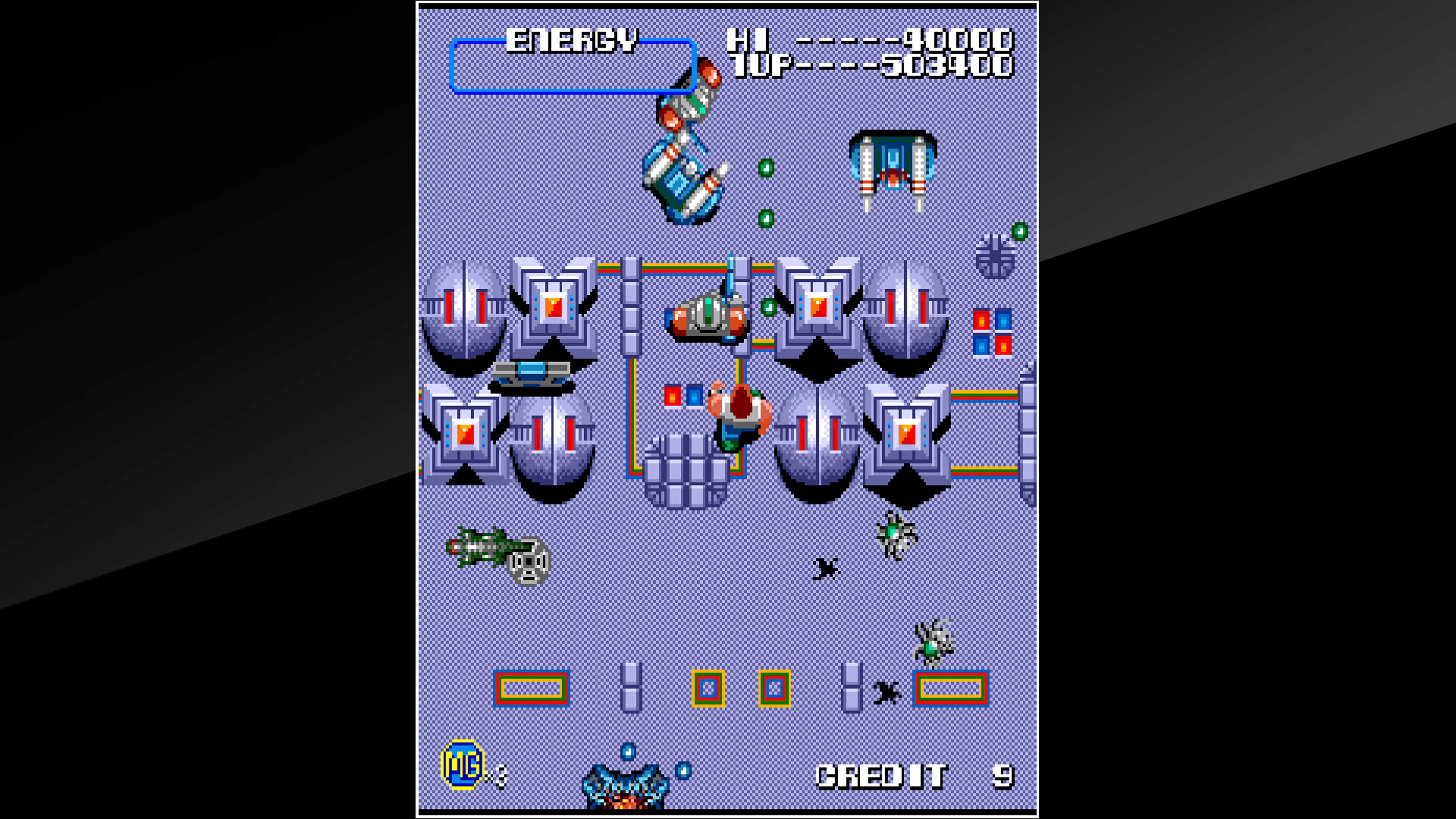1456x819 pixels.
Task: Click the ENERGY label at the top
Action: [x=571, y=39]
